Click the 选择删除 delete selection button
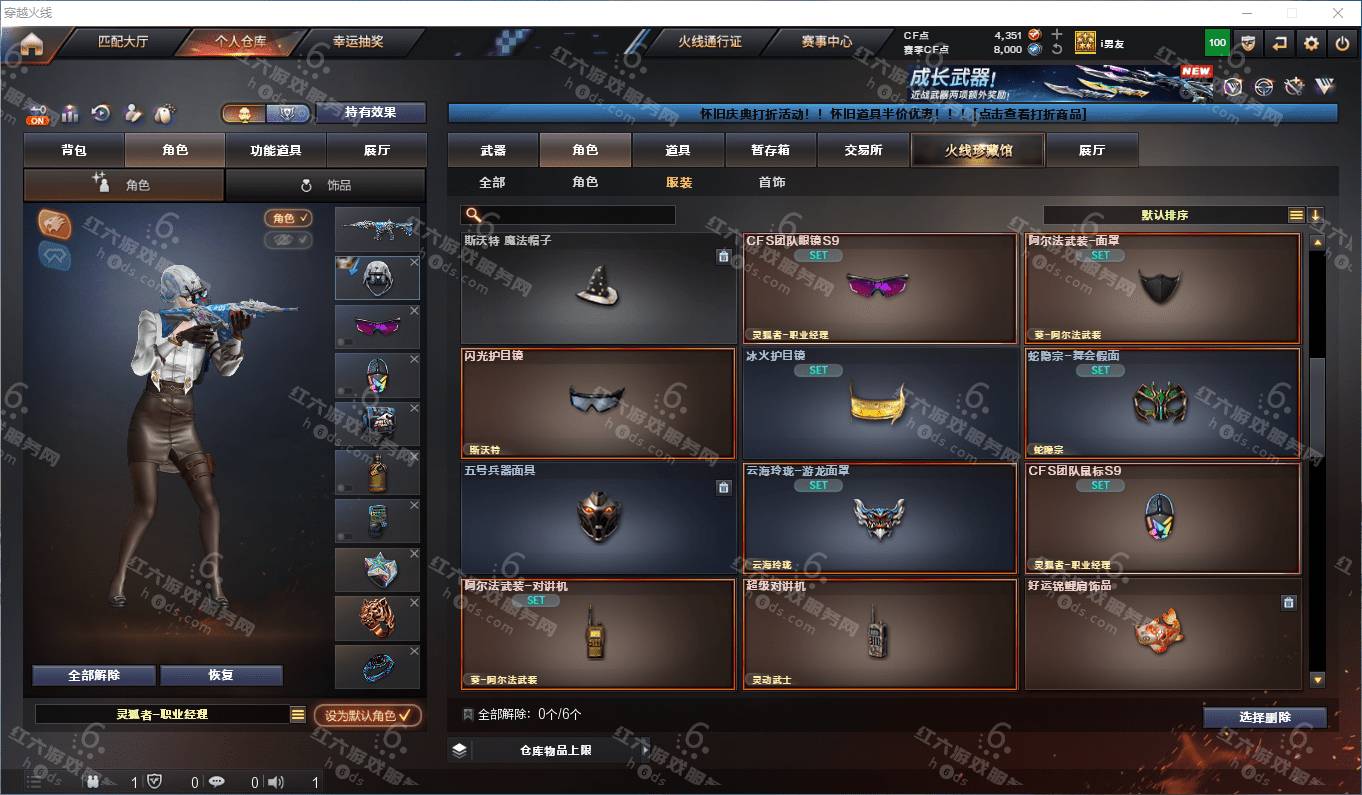Screen dimensions: 1362x795 1264,717
